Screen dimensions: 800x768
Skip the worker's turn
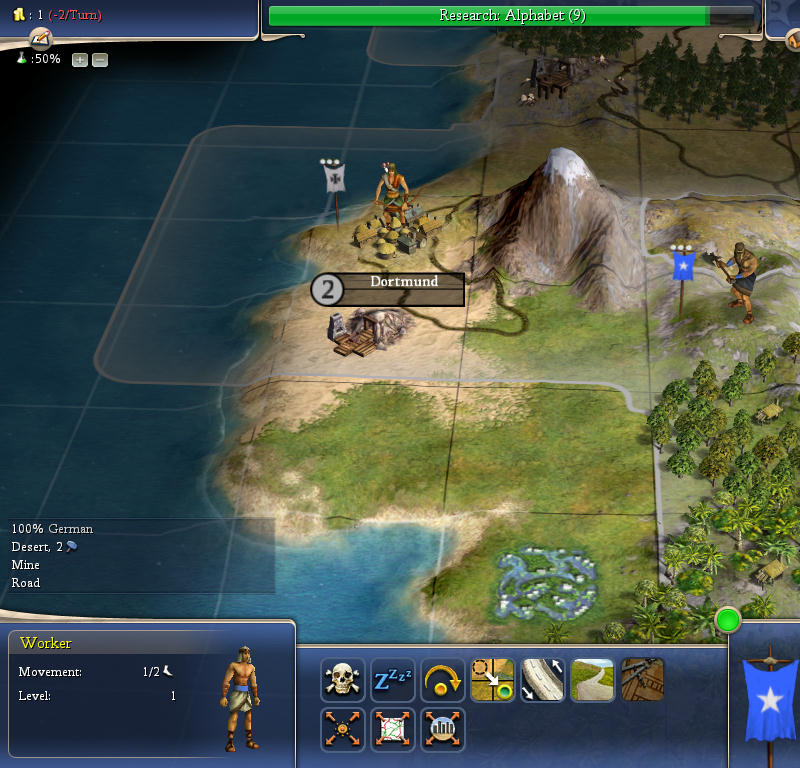coord(443,680)
